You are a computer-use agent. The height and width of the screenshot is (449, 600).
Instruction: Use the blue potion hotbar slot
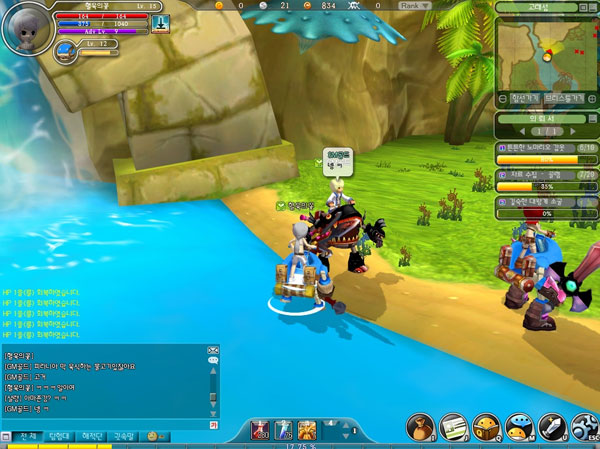pyautogui.click(x=283, y=430)
